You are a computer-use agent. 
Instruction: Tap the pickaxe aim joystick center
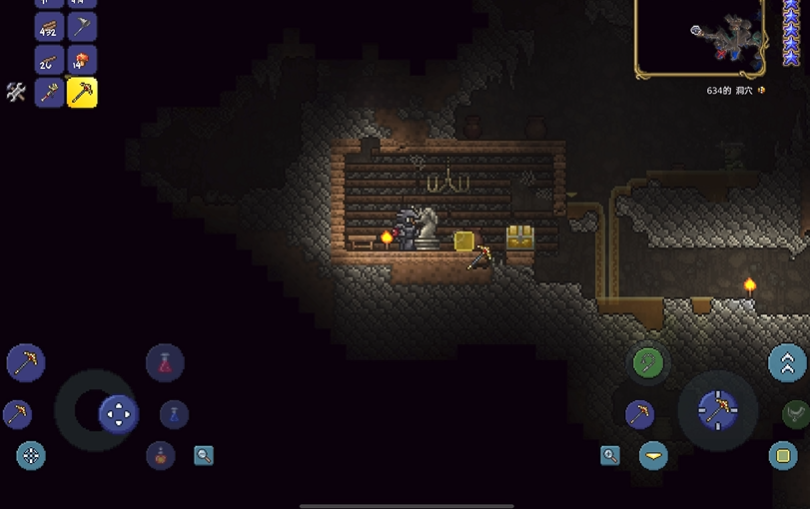coord(717,408)
